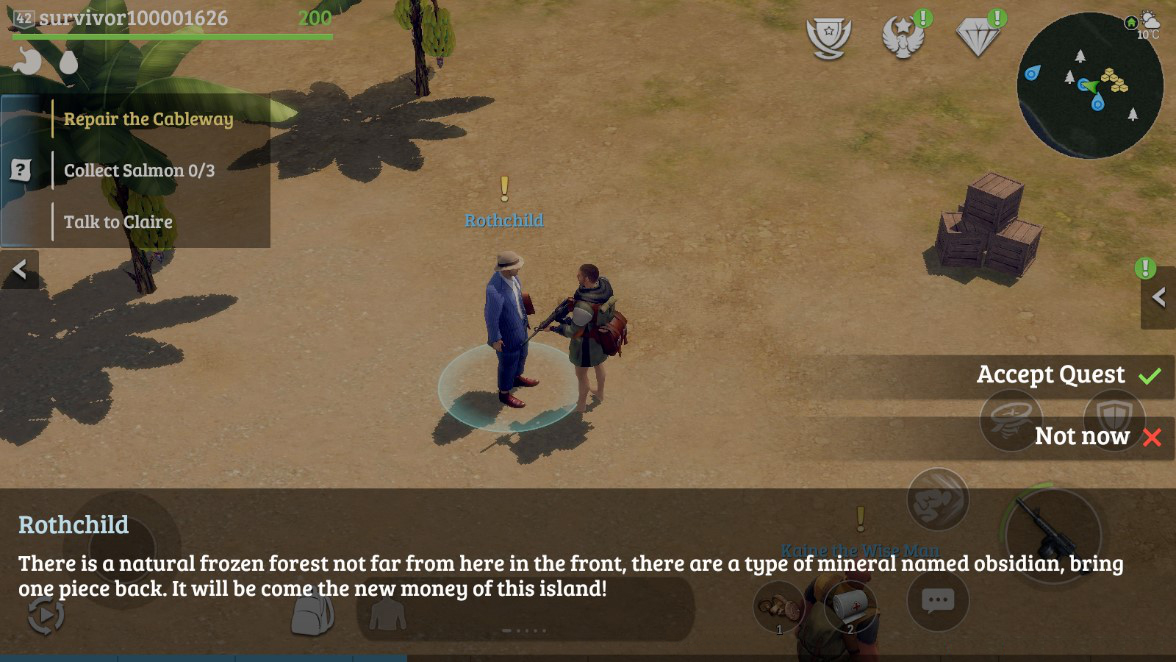Tap the circular arrows swap button
This screenshot has height=662, width=1176.
coord(46,614)
